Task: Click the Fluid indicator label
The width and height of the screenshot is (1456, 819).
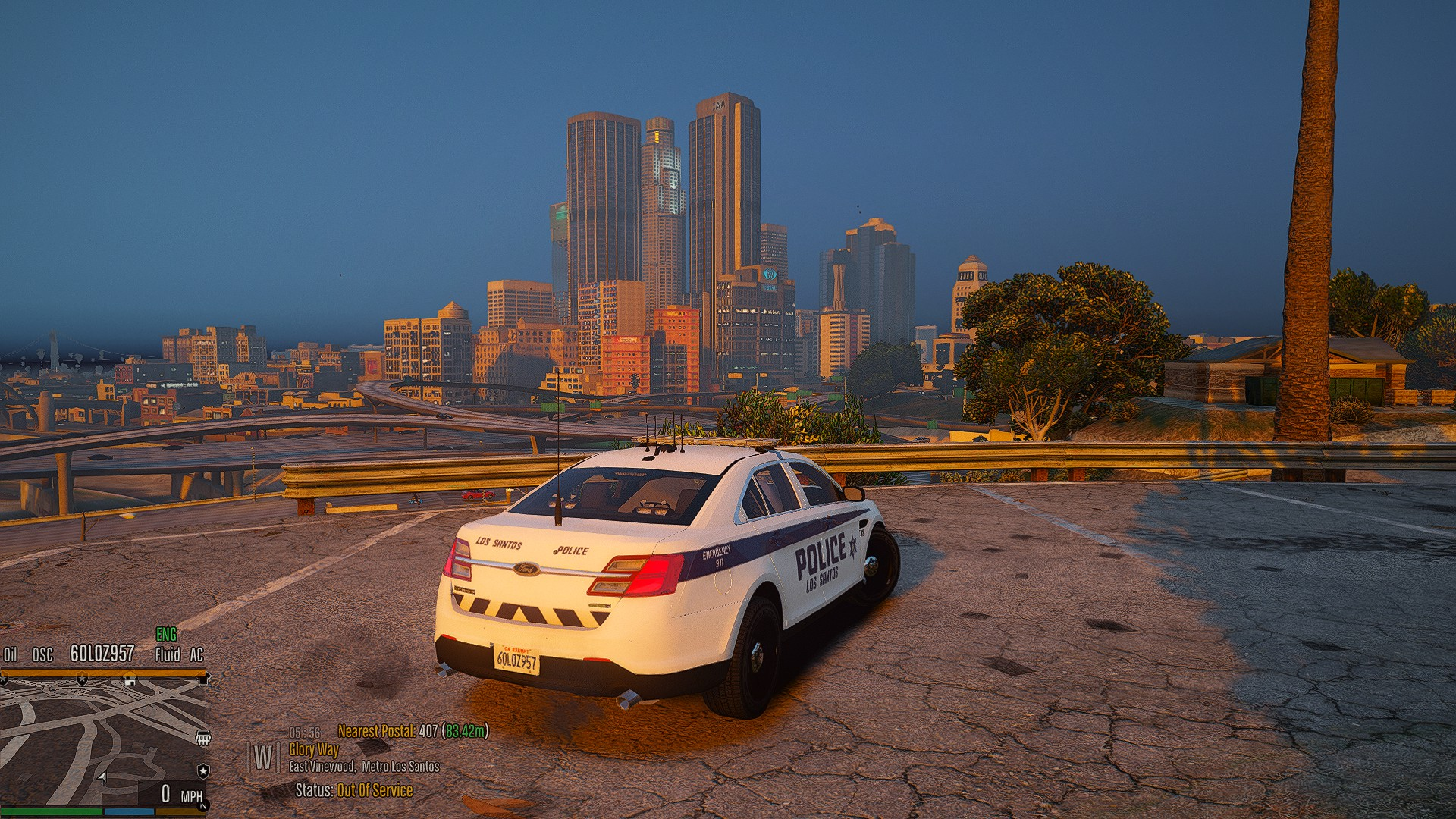Action: tap(168, 654)
